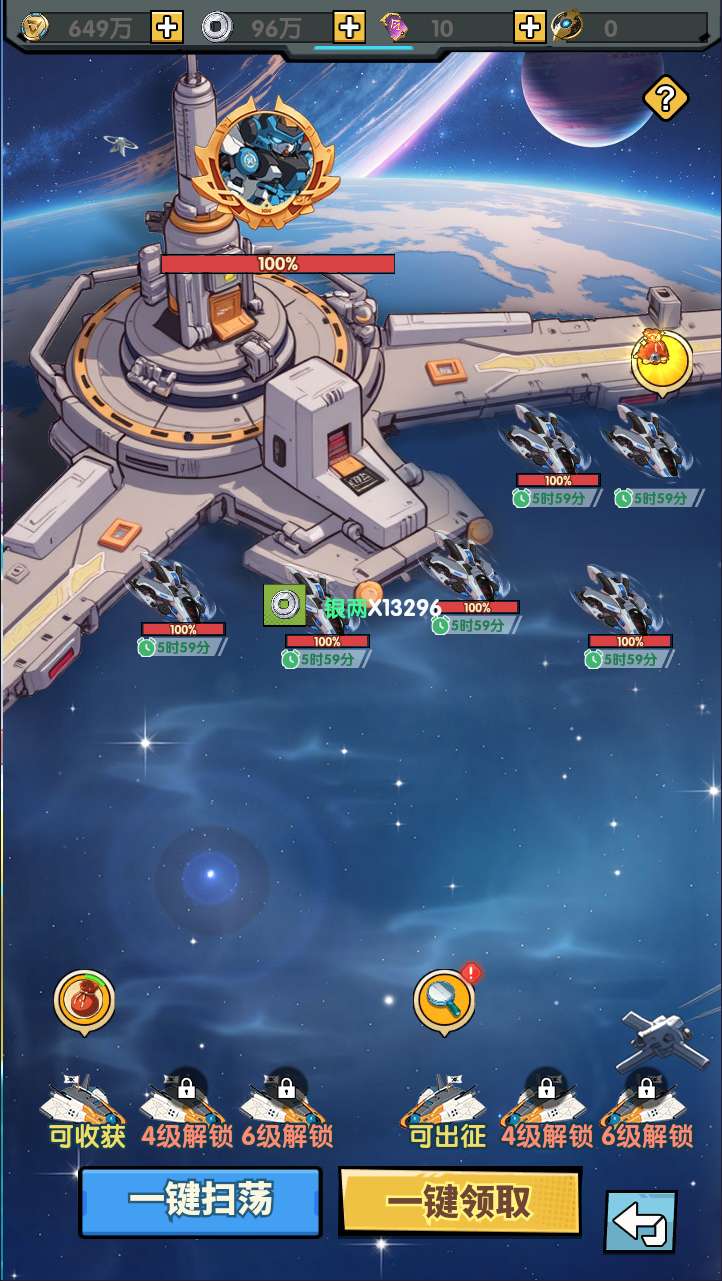Select the ship labeled 可收获
The image size is (722, 1281).
tap(84, 1102)
